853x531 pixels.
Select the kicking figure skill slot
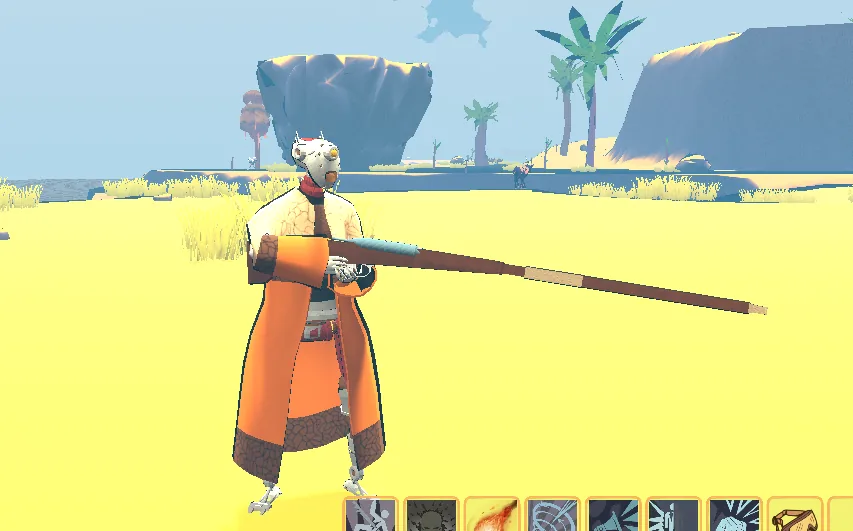371,516
